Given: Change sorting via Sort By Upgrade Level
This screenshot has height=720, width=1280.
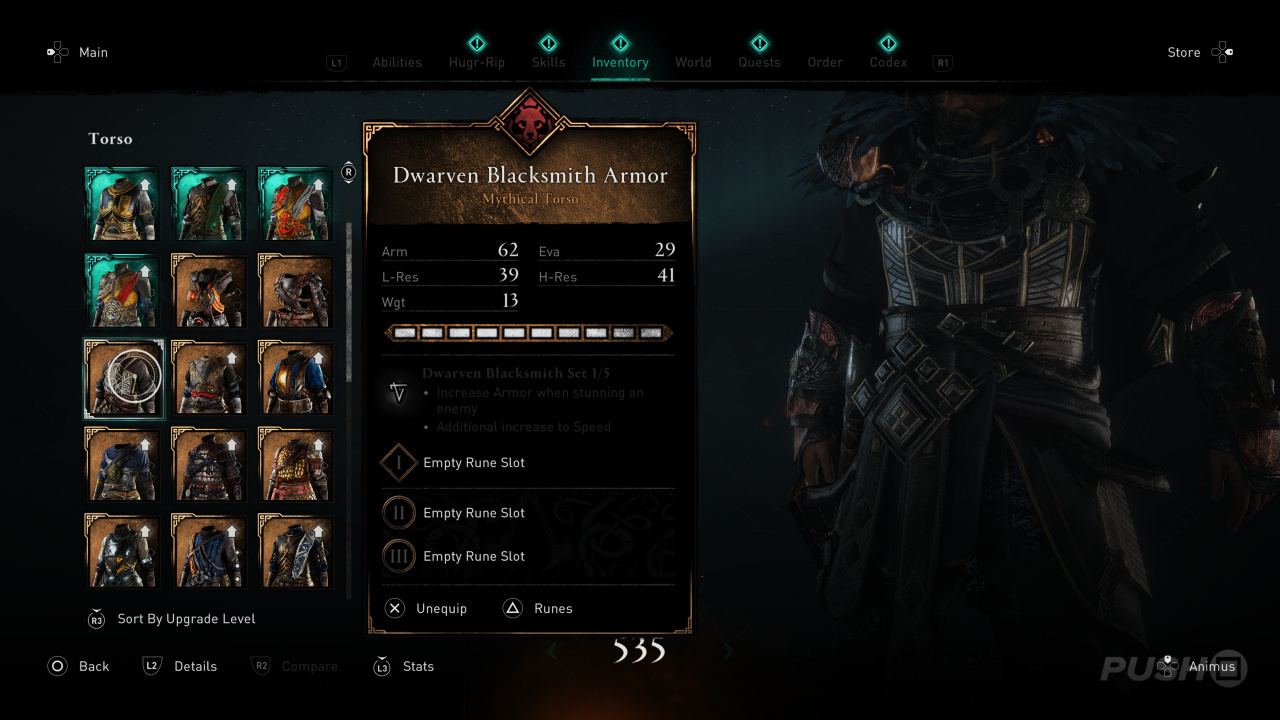Looking at the screenshot, I should click(185, 619).
